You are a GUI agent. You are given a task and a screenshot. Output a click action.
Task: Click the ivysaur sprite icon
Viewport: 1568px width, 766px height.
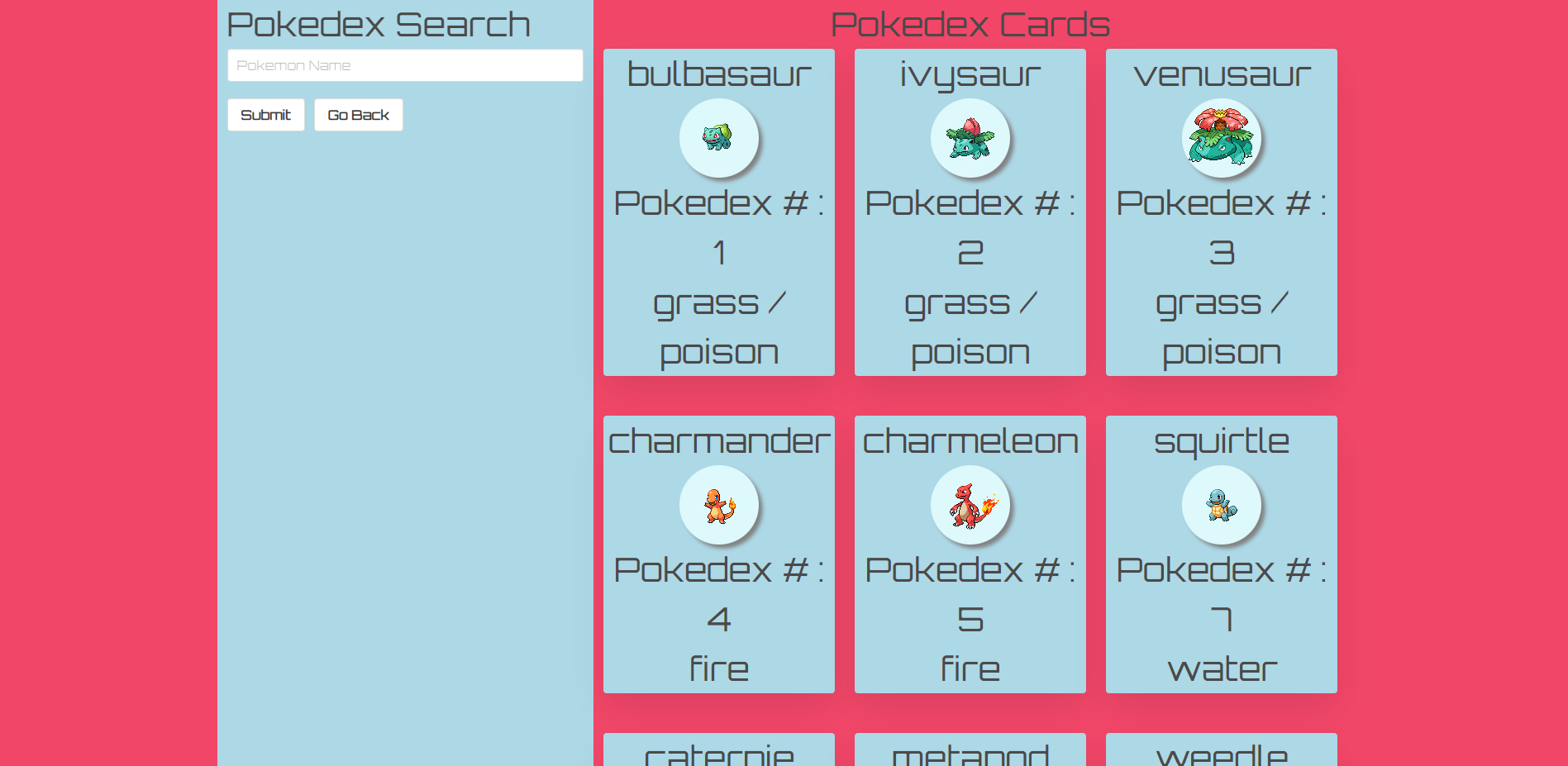click(x=970, y=139)
